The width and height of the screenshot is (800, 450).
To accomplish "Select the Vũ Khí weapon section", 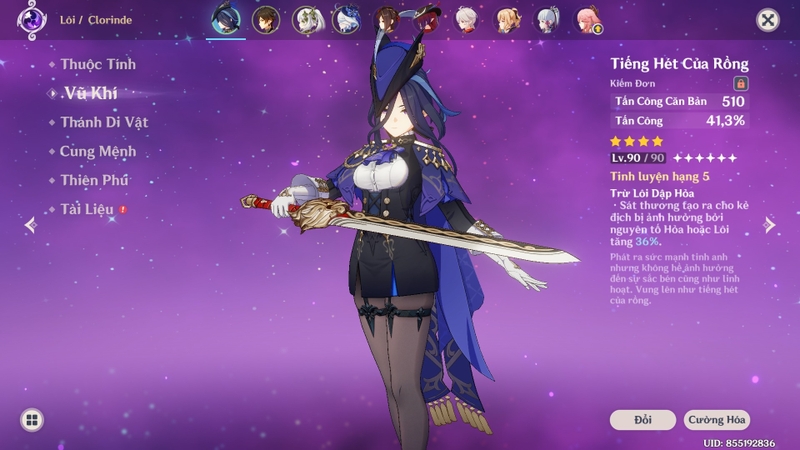I will coord(92,93).
